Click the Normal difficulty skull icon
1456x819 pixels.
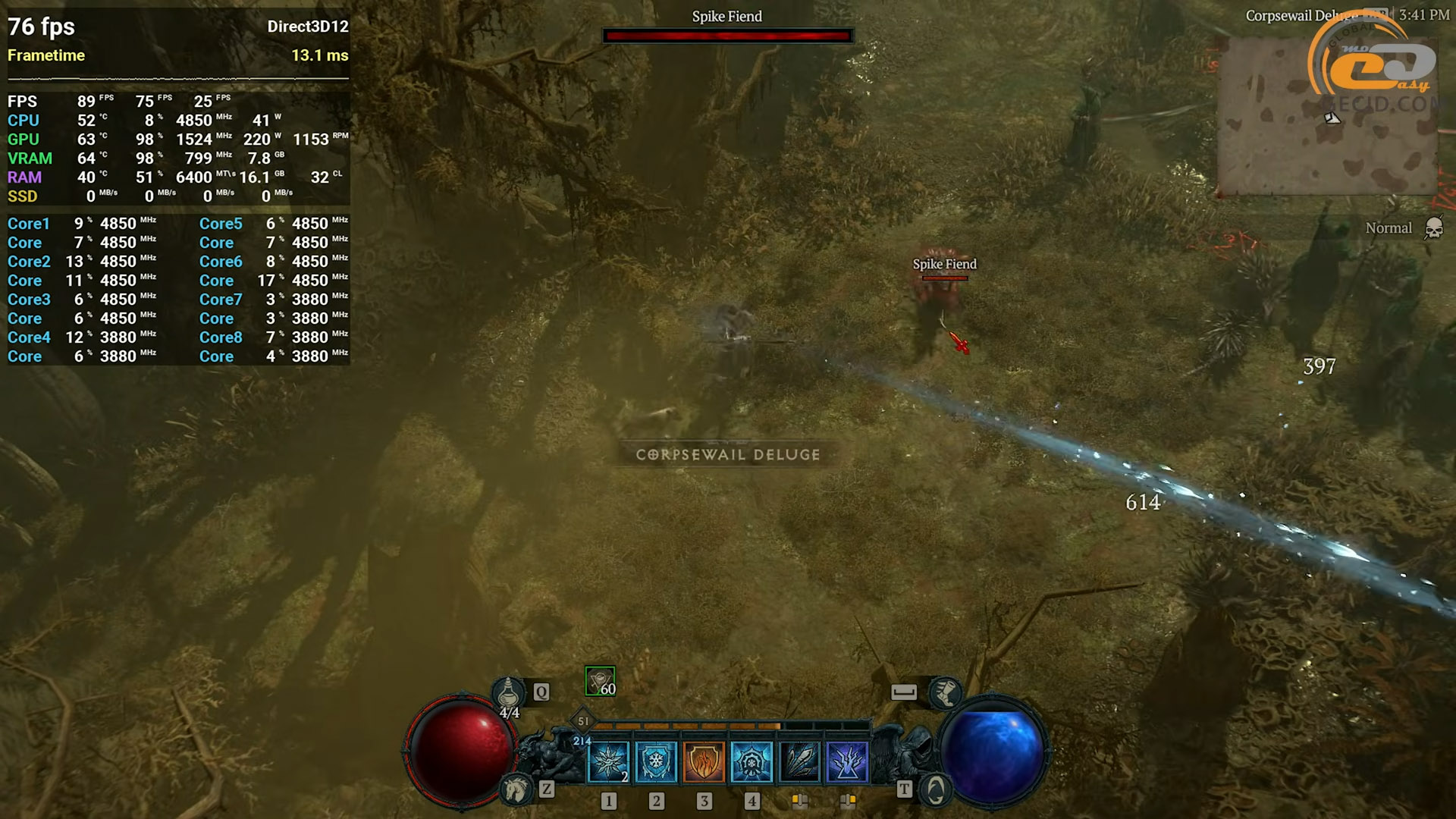[1433, 228]
